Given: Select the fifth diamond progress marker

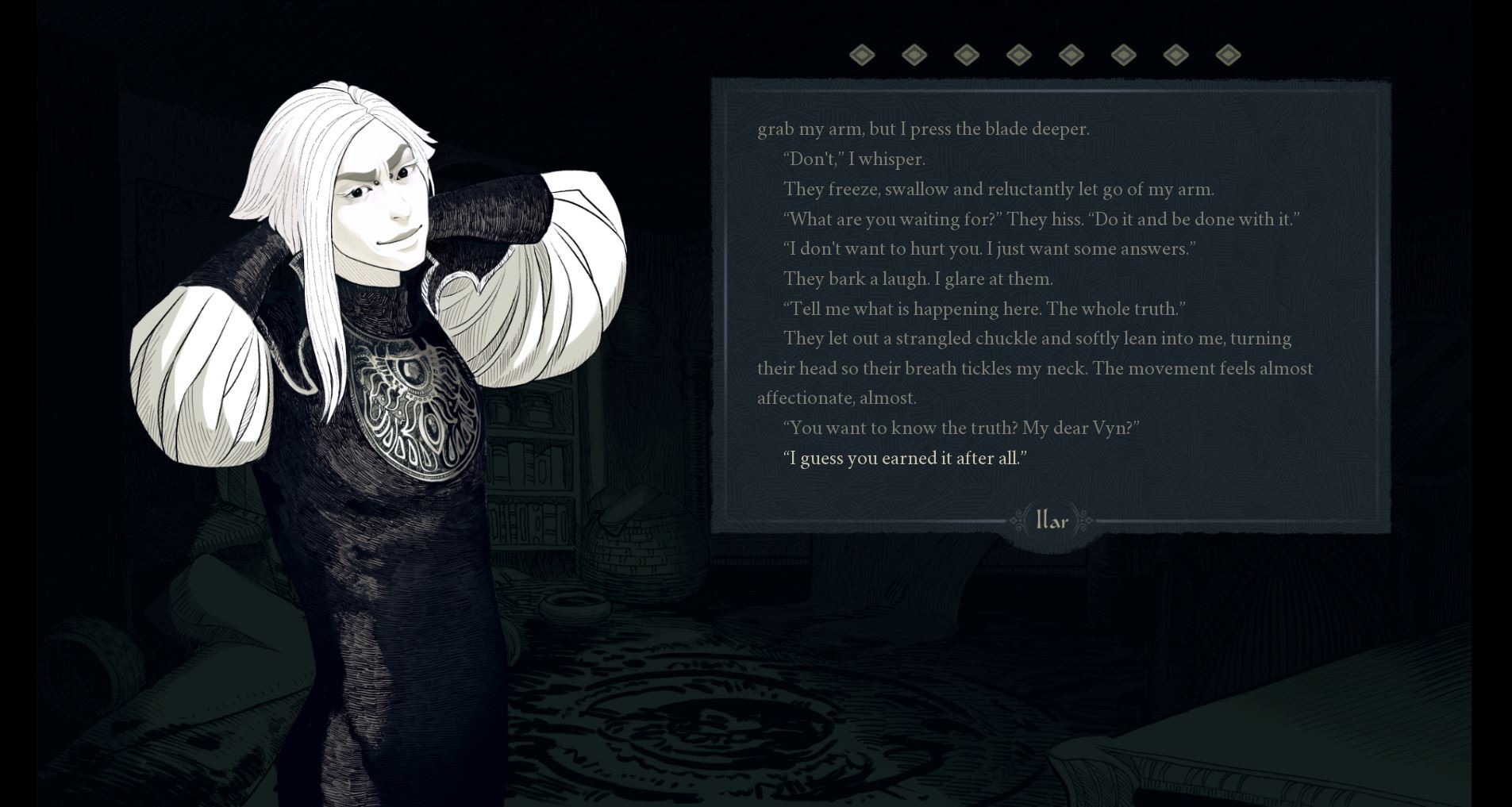Looking at the screenshot, I should click(x=1071, y=54).
